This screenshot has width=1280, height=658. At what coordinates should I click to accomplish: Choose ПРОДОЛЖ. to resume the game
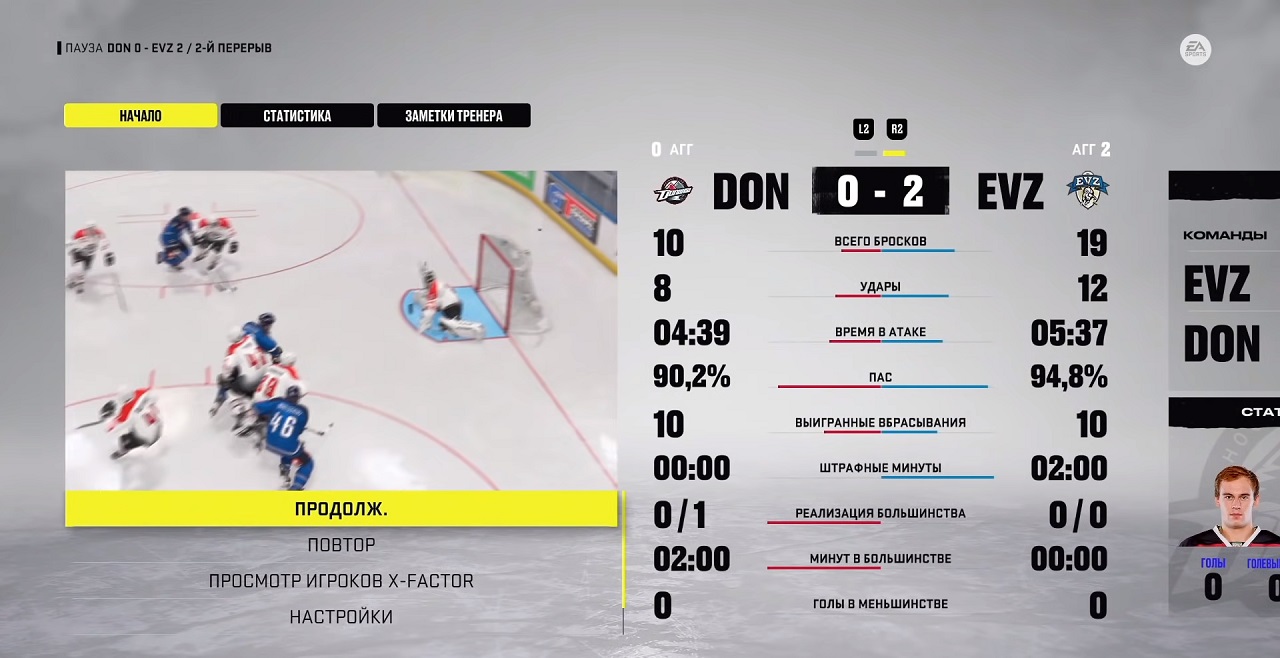click(x=341, y=509)
